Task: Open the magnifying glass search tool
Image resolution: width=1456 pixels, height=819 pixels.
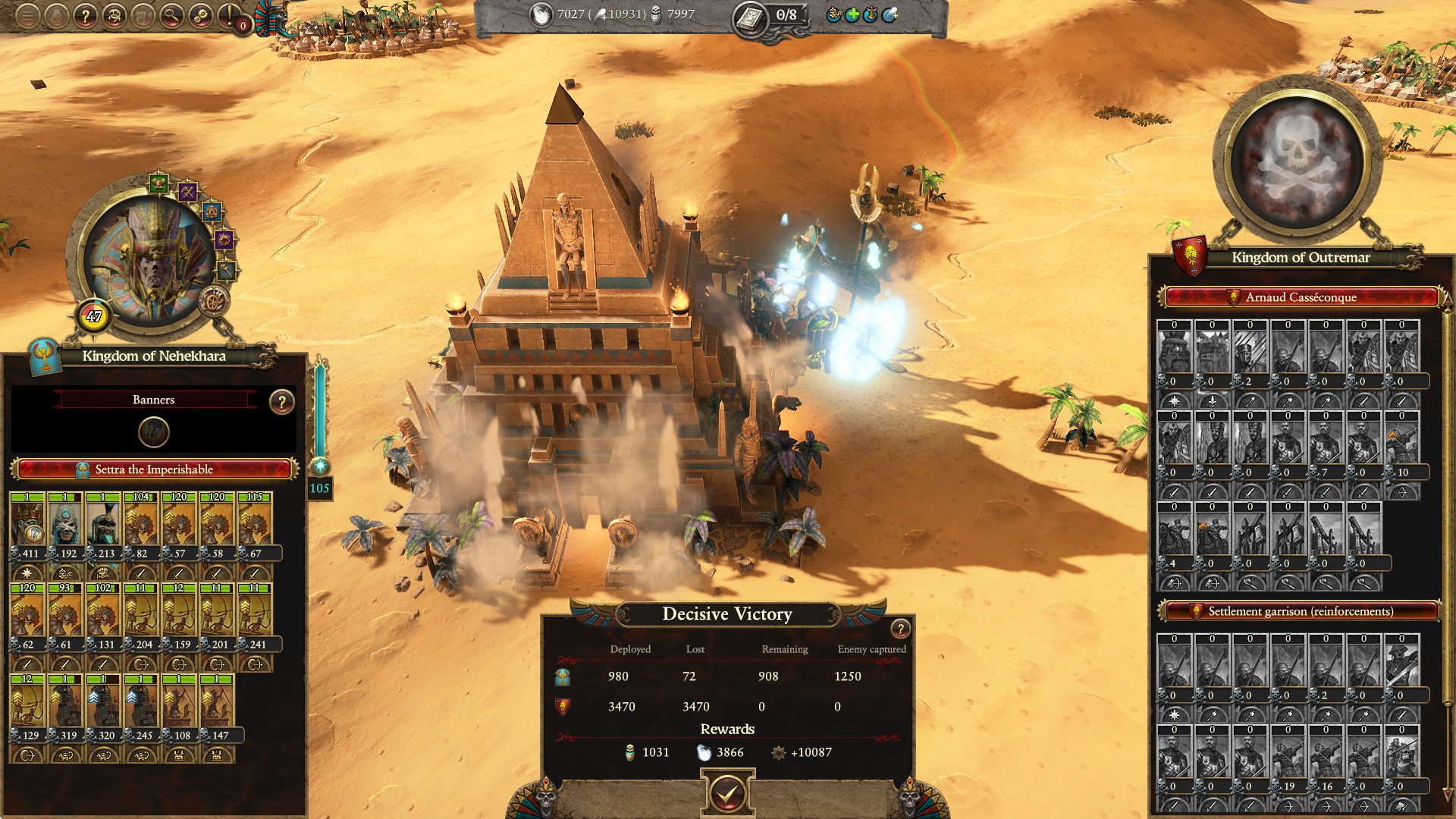Action: click(172, 16)
